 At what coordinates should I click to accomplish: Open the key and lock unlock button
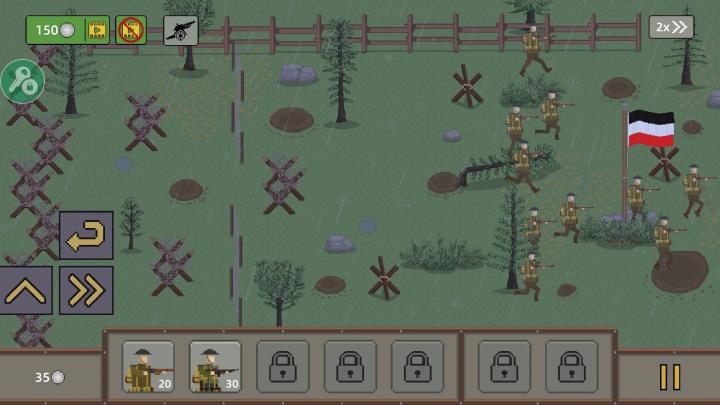tap(21, 82)
